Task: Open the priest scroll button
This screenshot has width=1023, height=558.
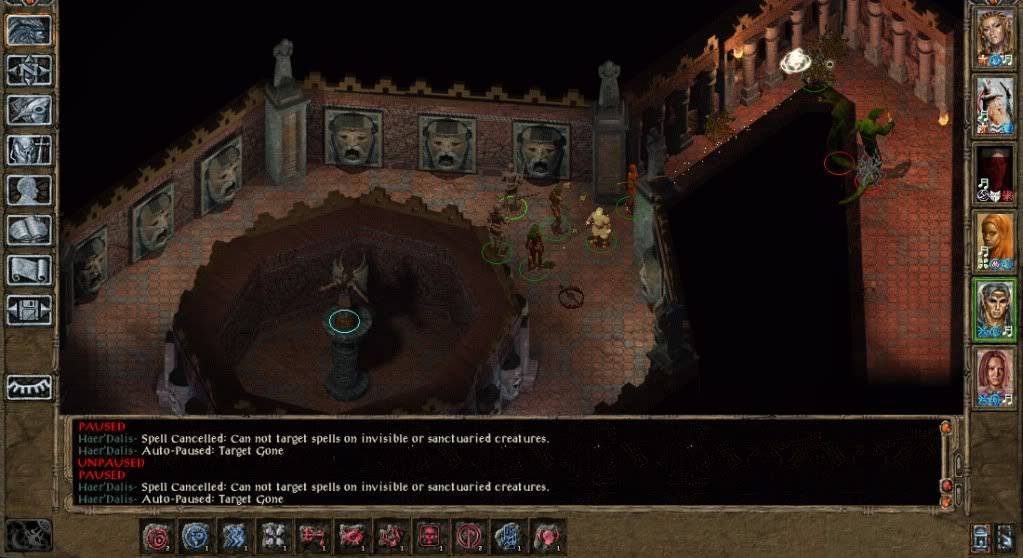Action: click(30, 270)
